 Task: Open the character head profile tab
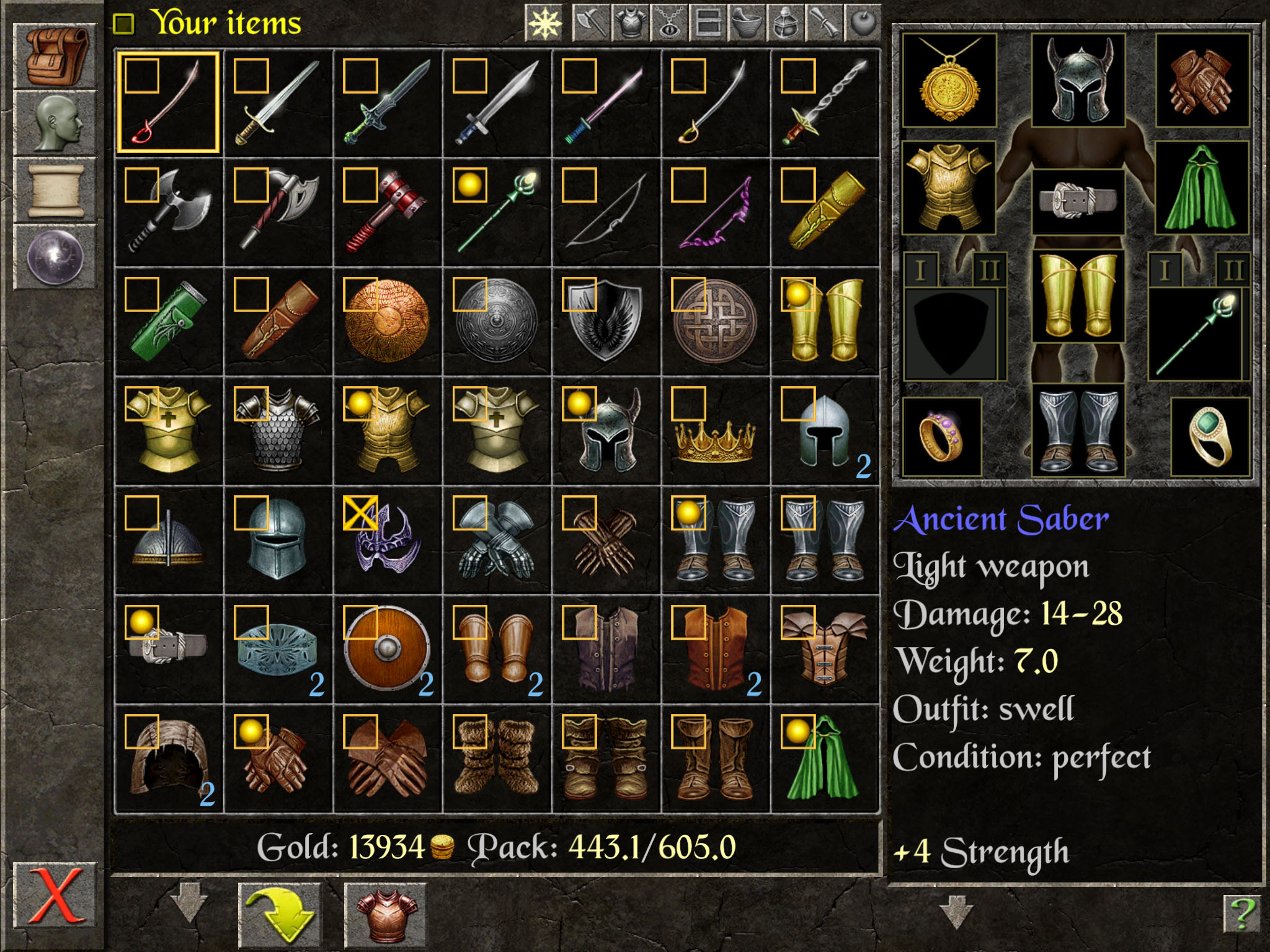(56, 123)
